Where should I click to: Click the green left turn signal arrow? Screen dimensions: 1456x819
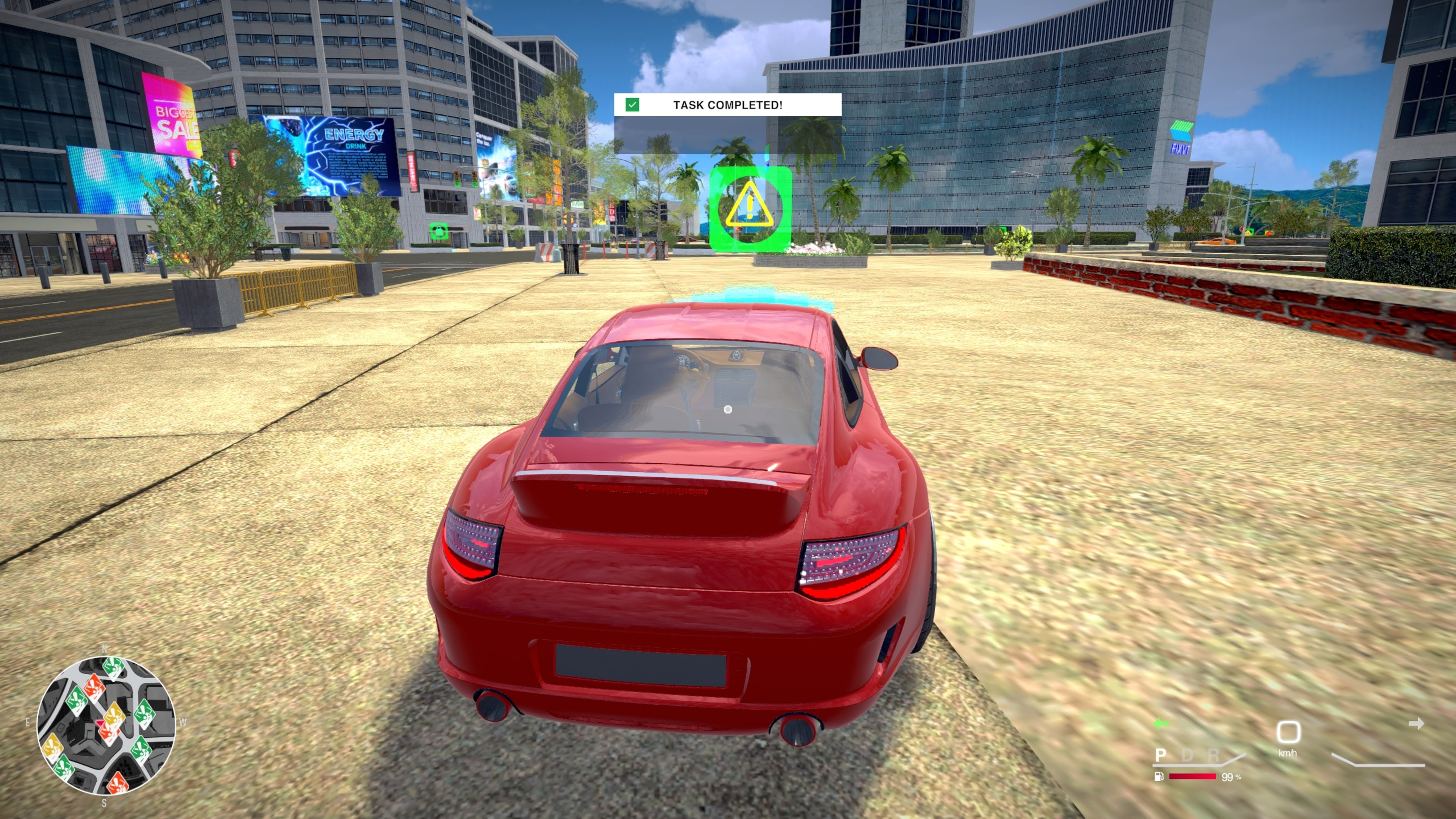tap(1161, 724)
